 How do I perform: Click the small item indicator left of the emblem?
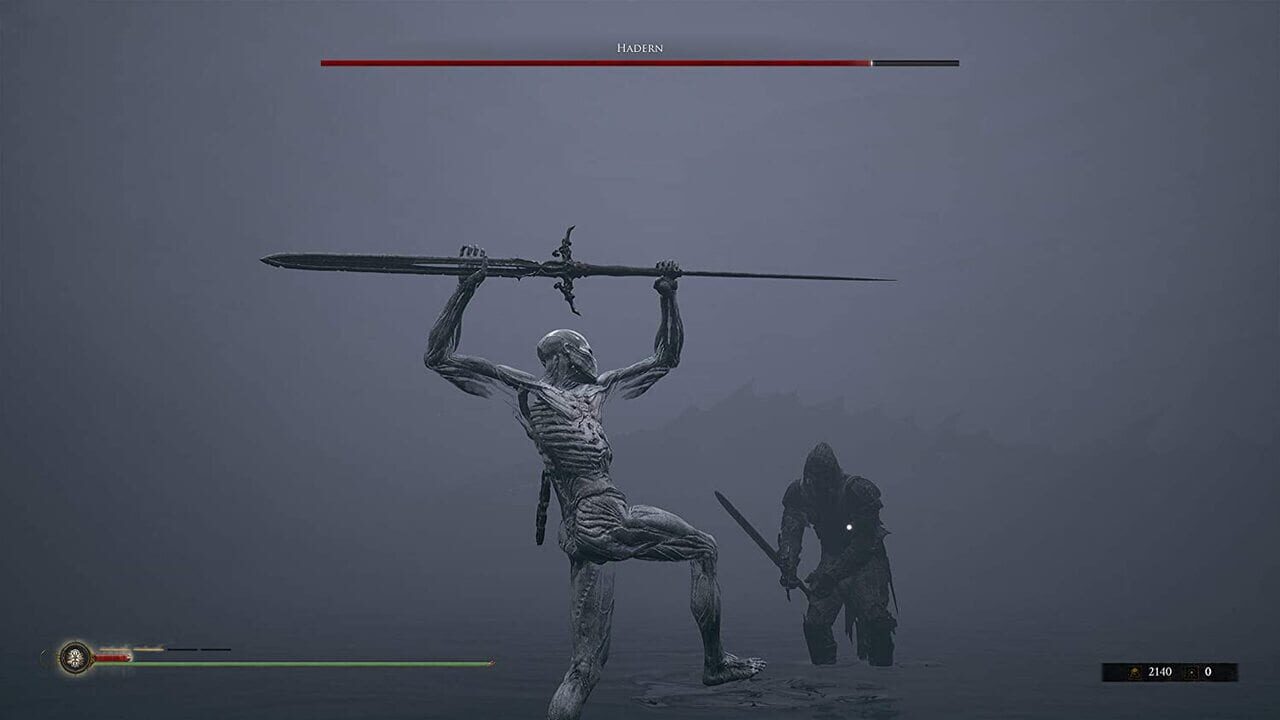click(44, 653)
